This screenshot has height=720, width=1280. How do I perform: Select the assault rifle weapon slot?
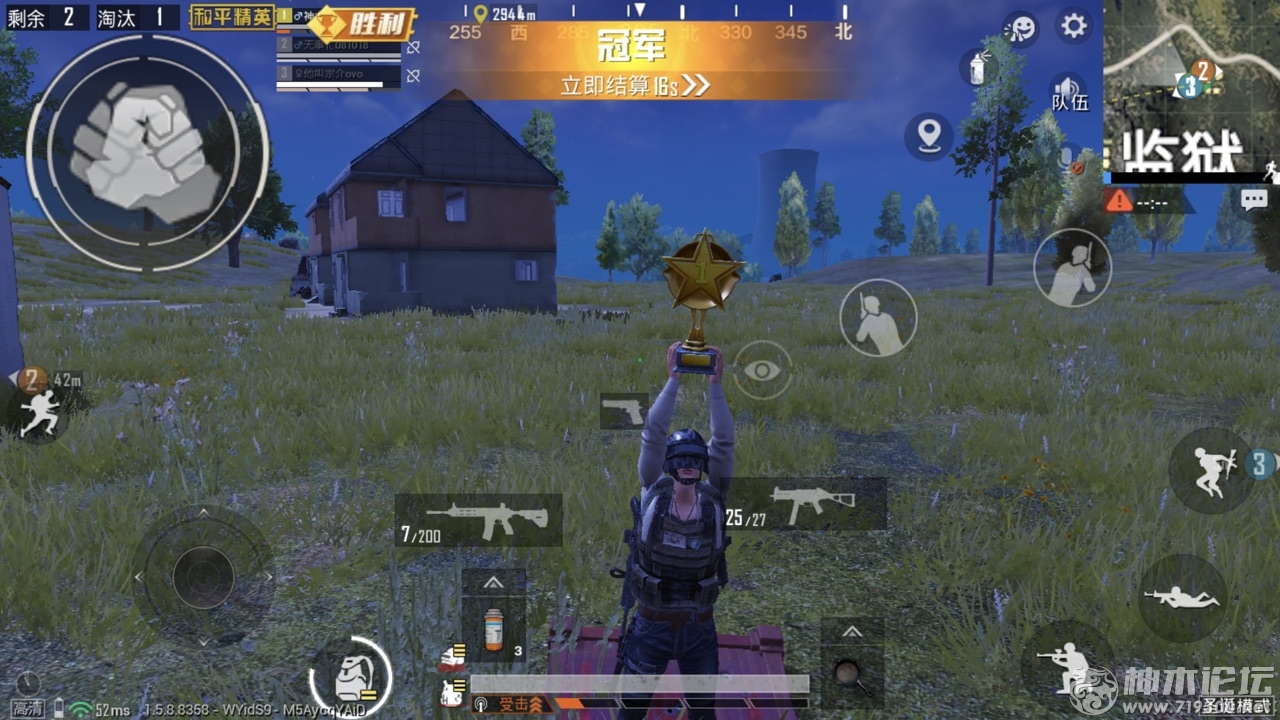479,520
